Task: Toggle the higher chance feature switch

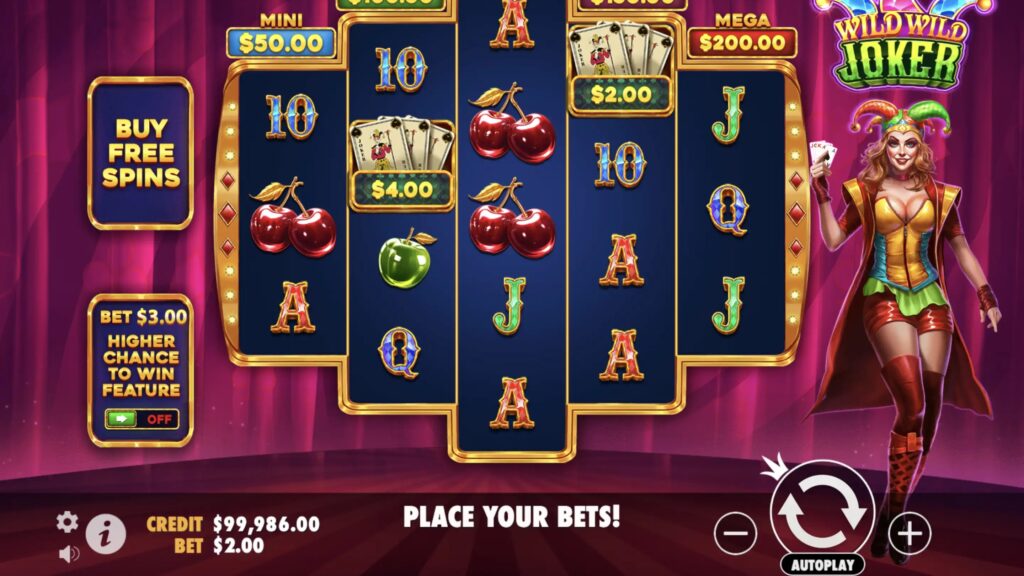Action: [x=141, y=419]
